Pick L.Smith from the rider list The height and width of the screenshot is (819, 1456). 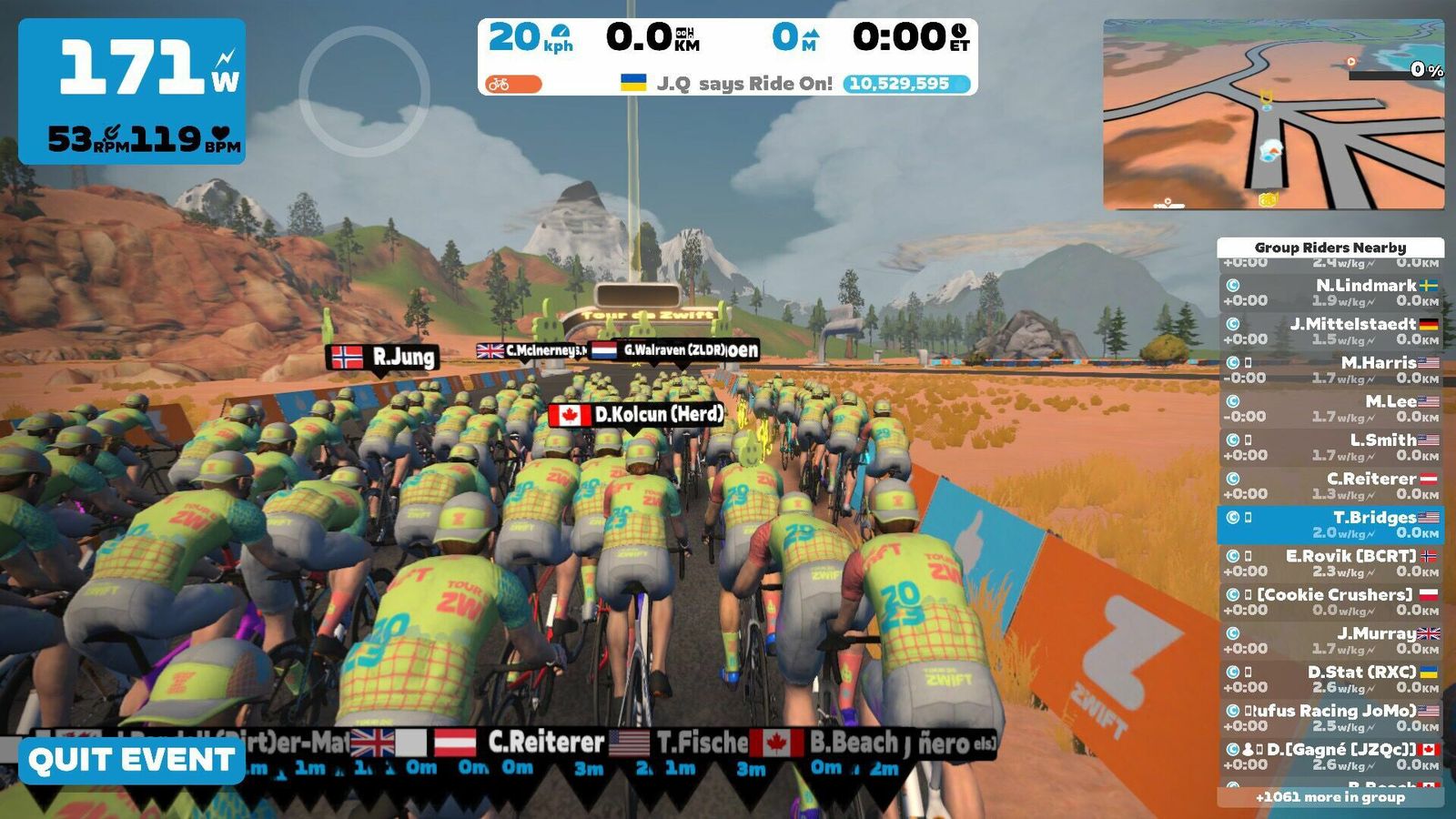(x=1330, y=447)
